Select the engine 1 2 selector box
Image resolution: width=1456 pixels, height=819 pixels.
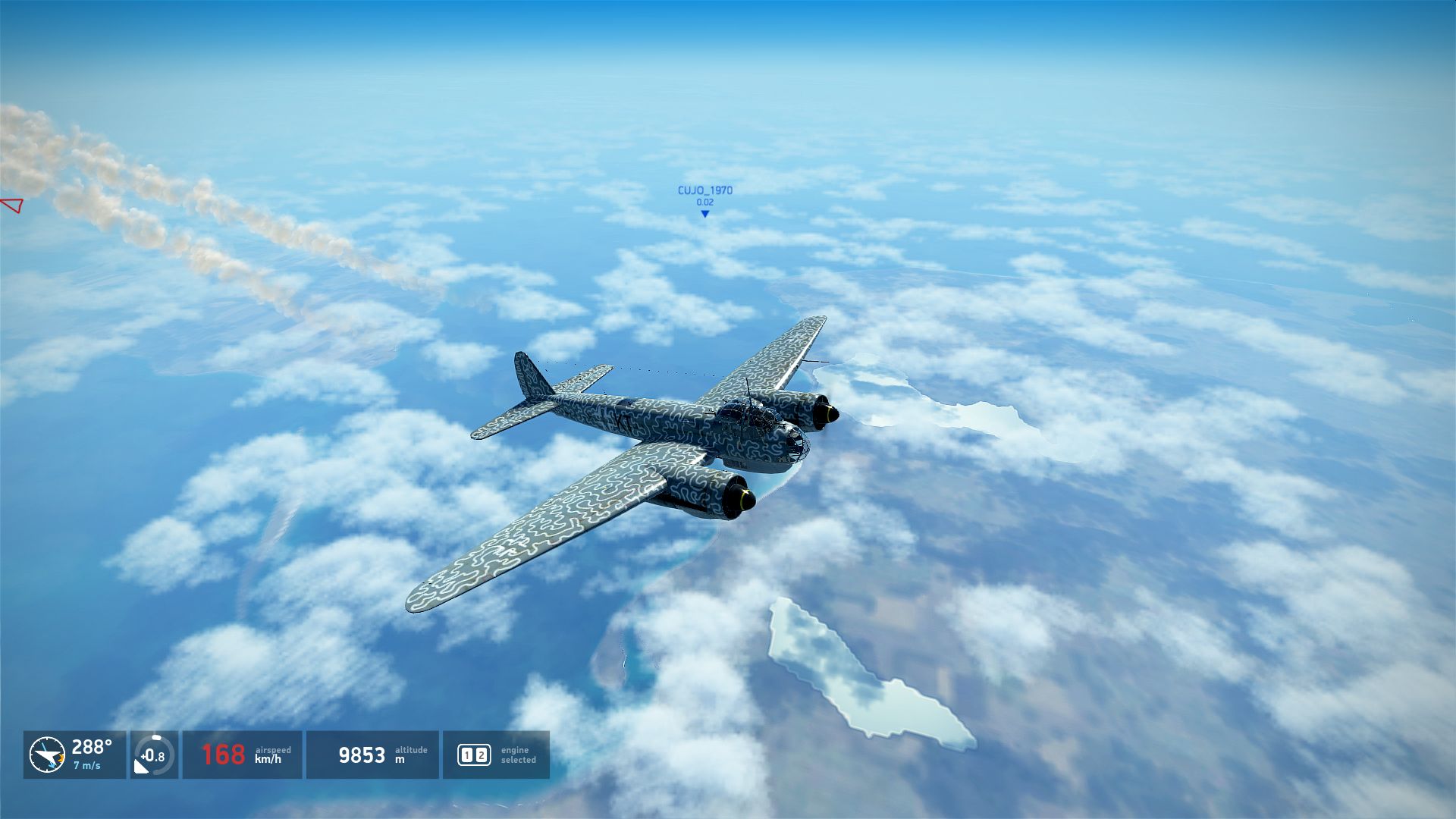[x=474, y=755]
